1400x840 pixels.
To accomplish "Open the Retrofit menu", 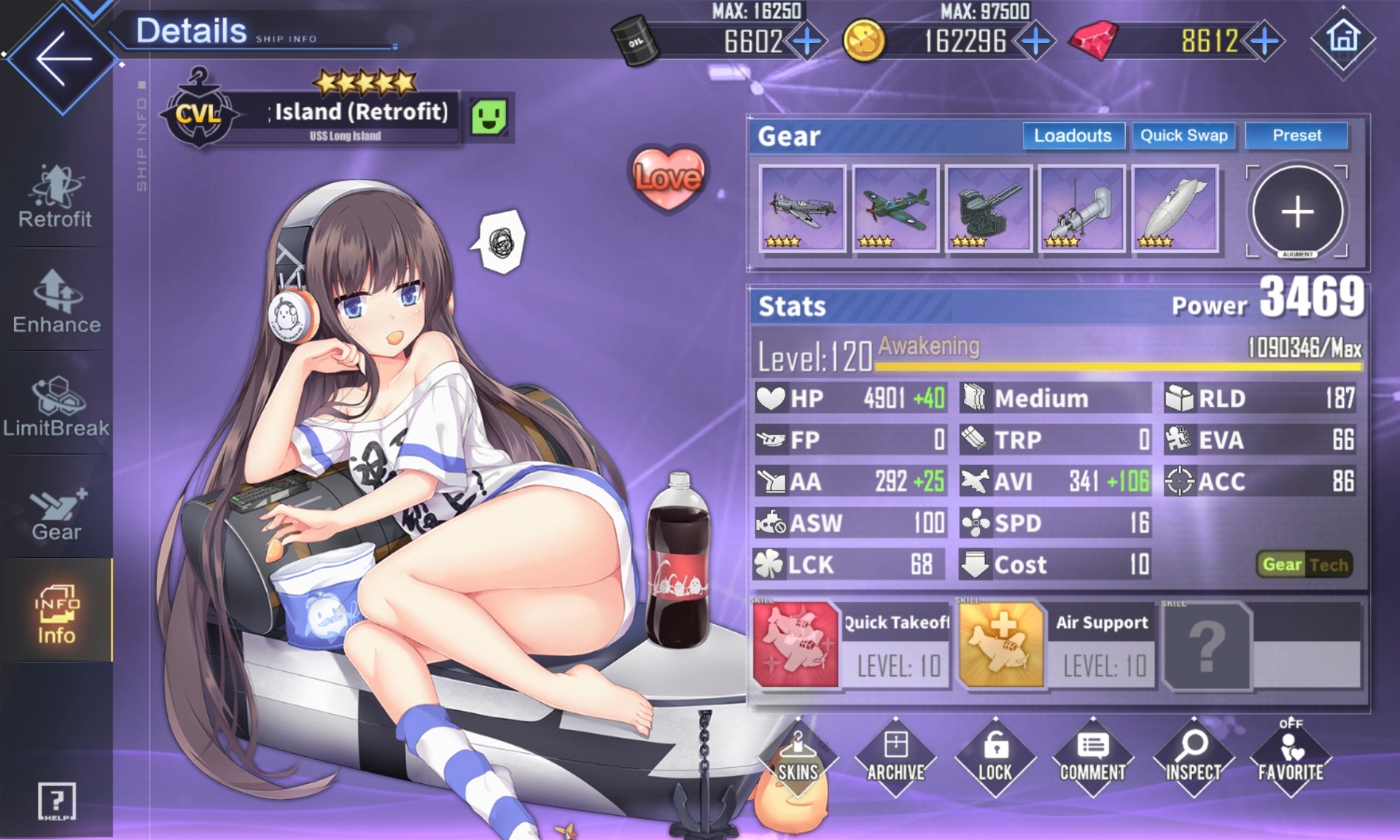I will pyautogui.click(x=55, y=197).
